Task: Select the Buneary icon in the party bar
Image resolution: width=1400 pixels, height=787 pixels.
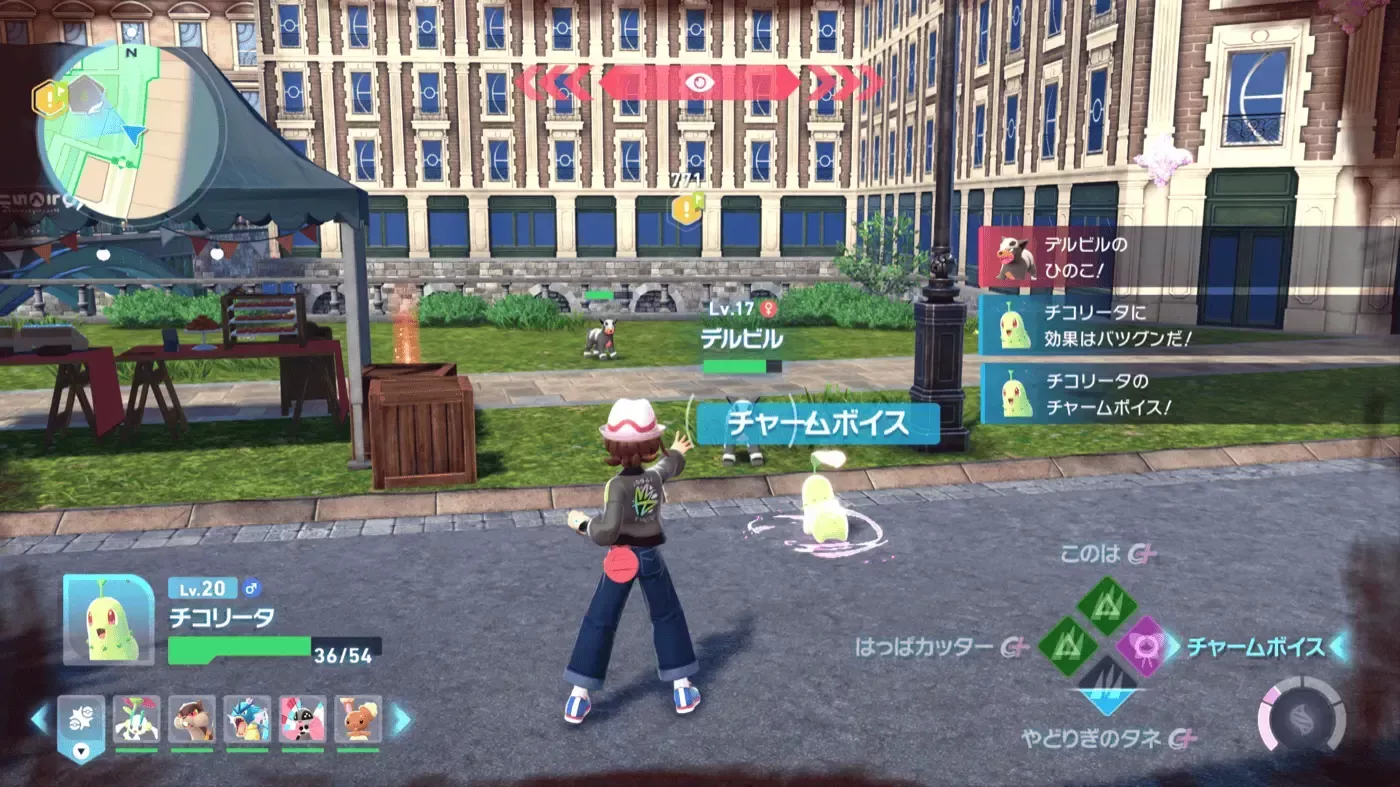Action: pos(360,721)
